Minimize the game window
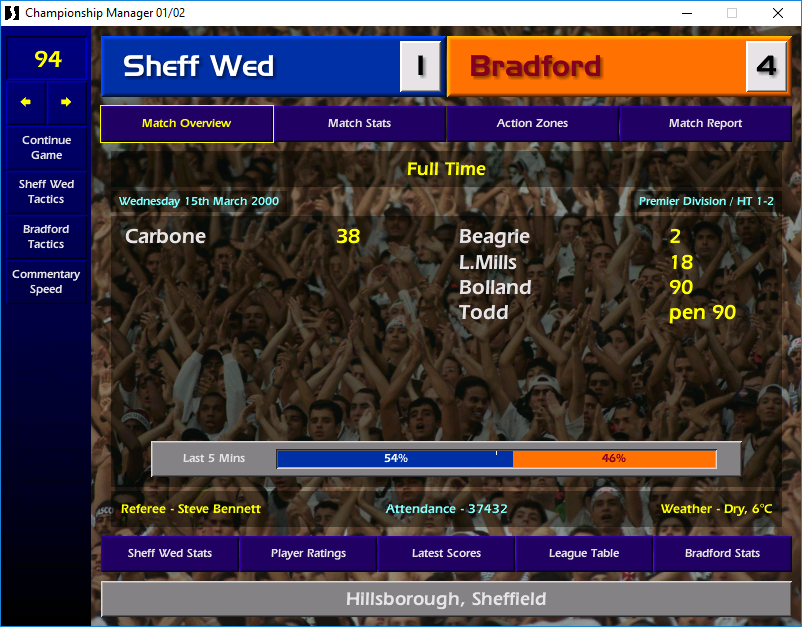802x627 pixels. (x=686, y=13)
